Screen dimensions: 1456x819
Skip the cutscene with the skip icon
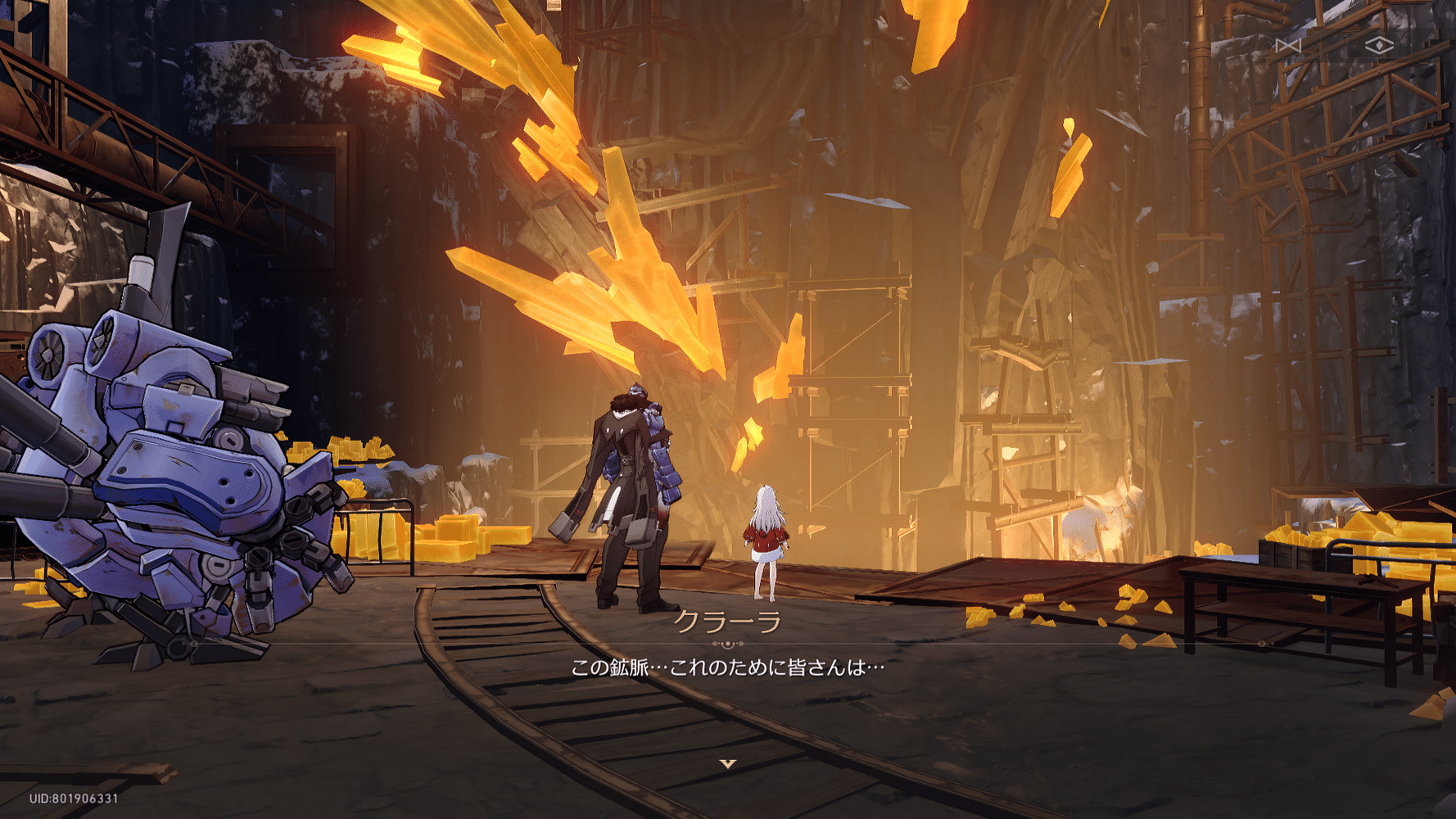[1288, 46]
